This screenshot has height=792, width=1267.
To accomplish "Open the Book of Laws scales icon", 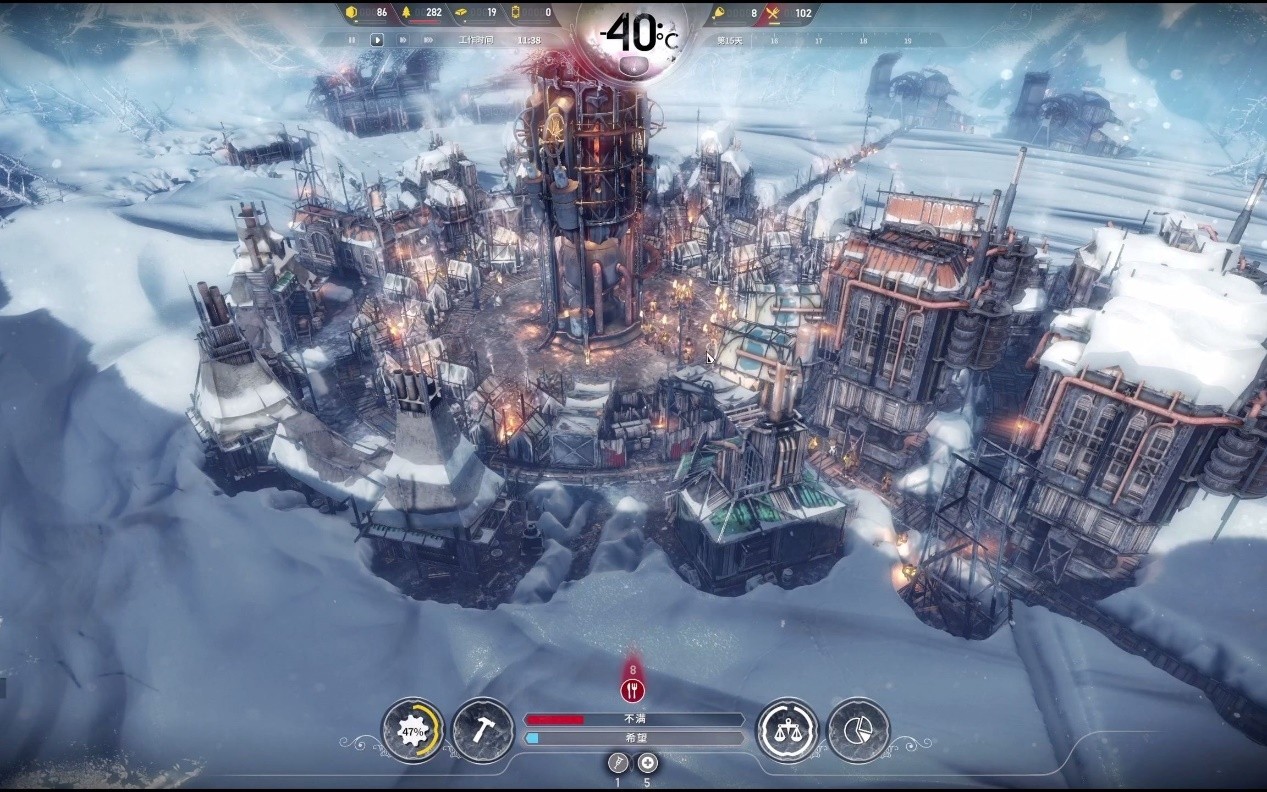I will pos(786,731).
